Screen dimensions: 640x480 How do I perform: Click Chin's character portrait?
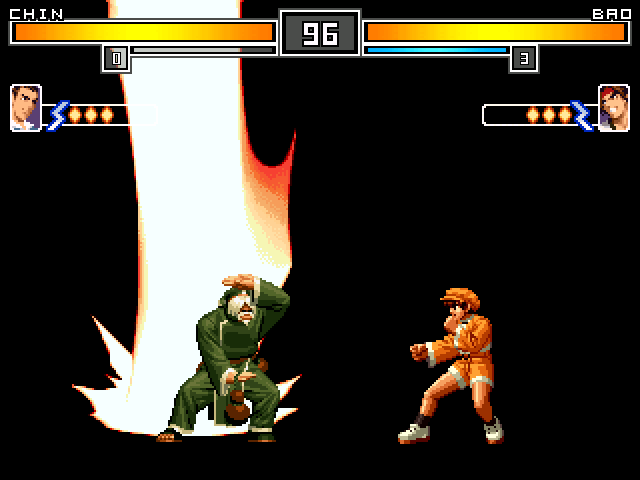25,108
